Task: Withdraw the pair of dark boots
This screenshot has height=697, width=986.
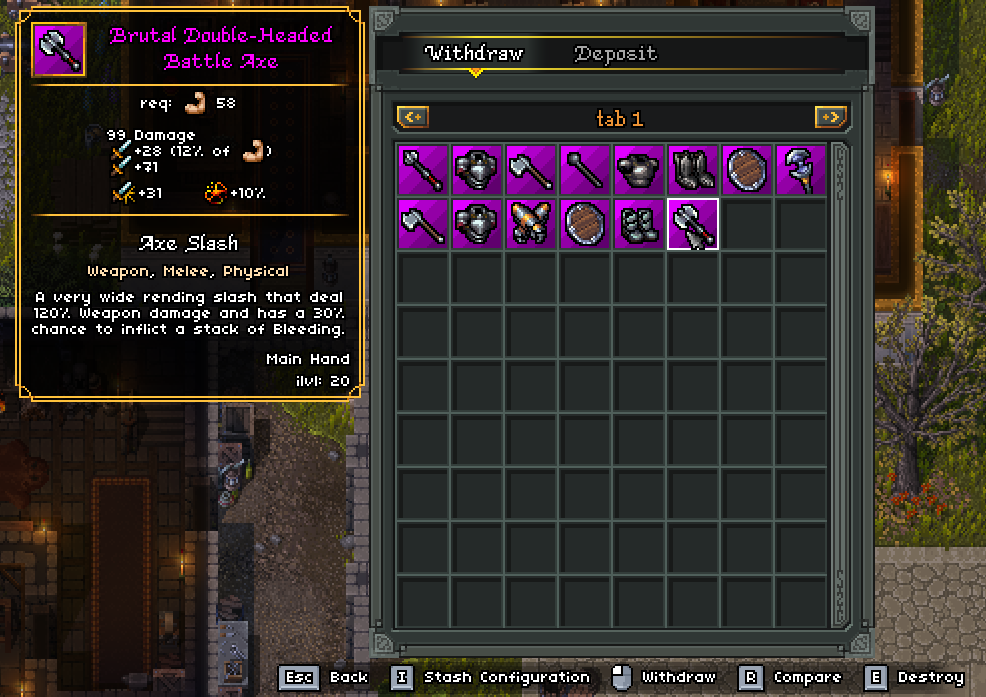Action: click(692, 170)
